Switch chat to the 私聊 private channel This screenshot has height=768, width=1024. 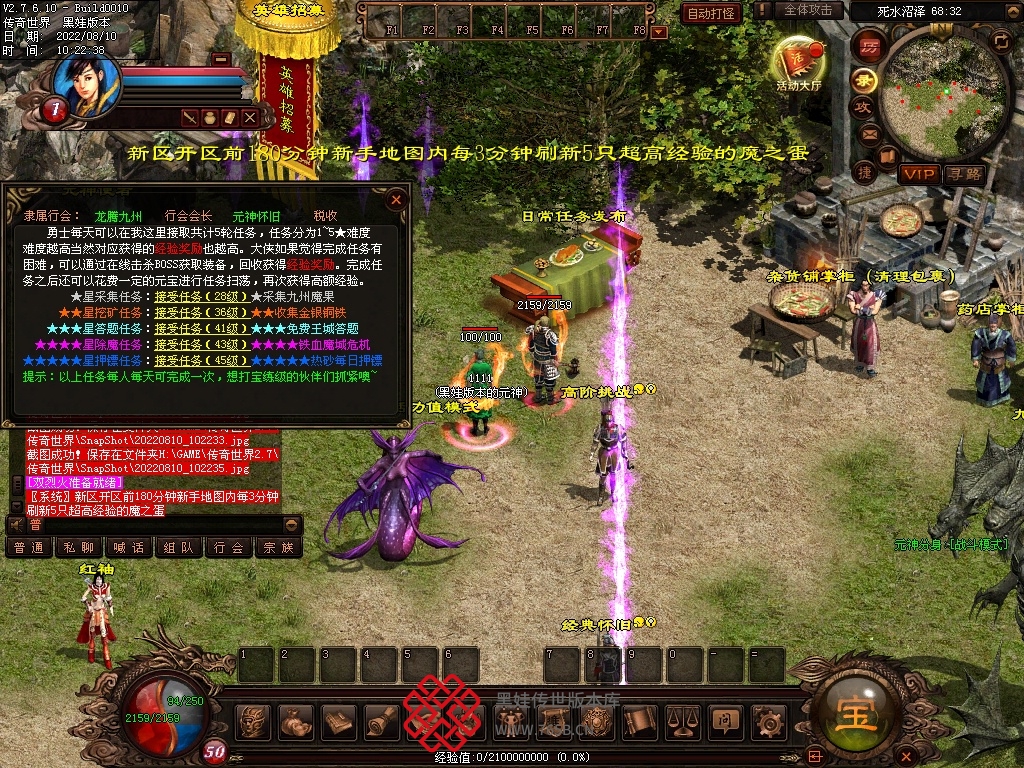point(79,548)
